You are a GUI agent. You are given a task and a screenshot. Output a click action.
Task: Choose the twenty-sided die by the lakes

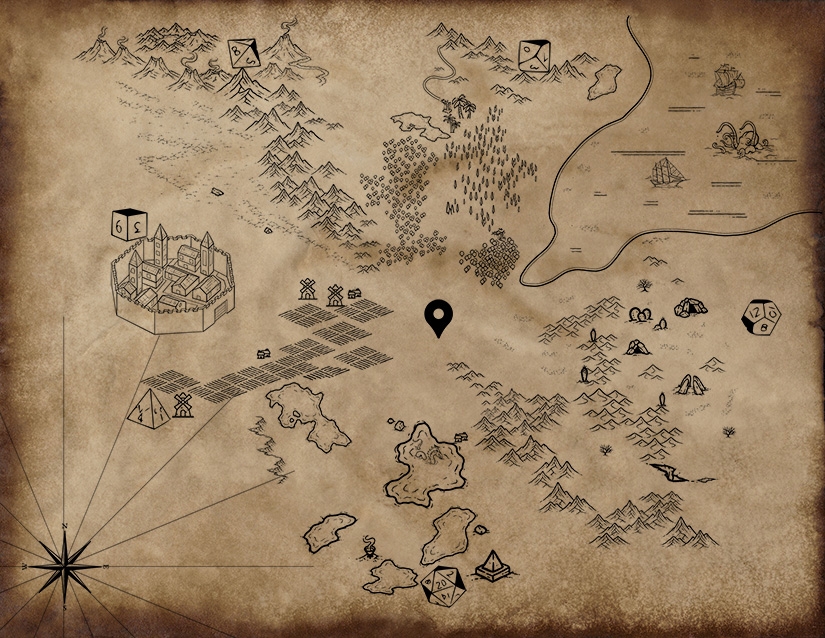[440, 585]
